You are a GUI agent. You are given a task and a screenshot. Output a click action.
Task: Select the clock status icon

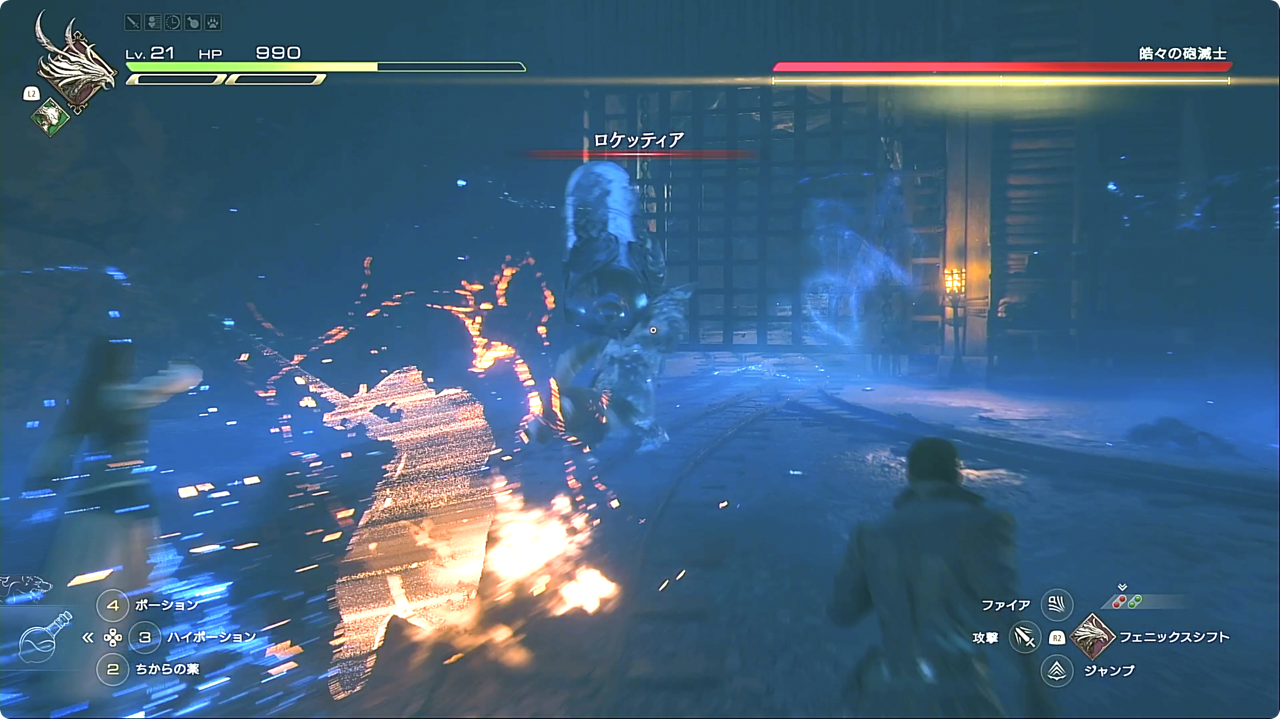tap(172, 22)
